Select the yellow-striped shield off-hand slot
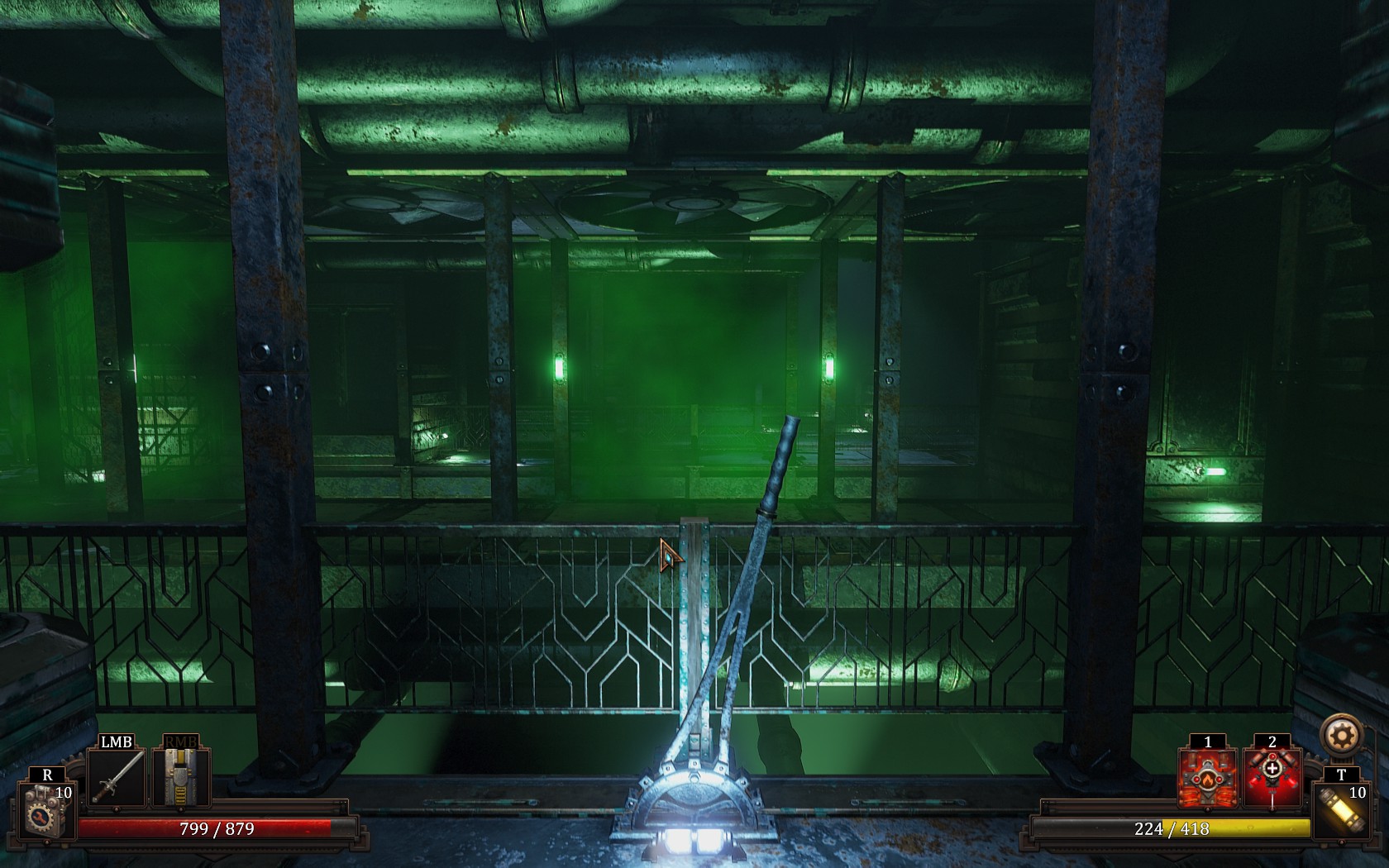Viewport: 1389px width, 868px height. pos(180,777)
